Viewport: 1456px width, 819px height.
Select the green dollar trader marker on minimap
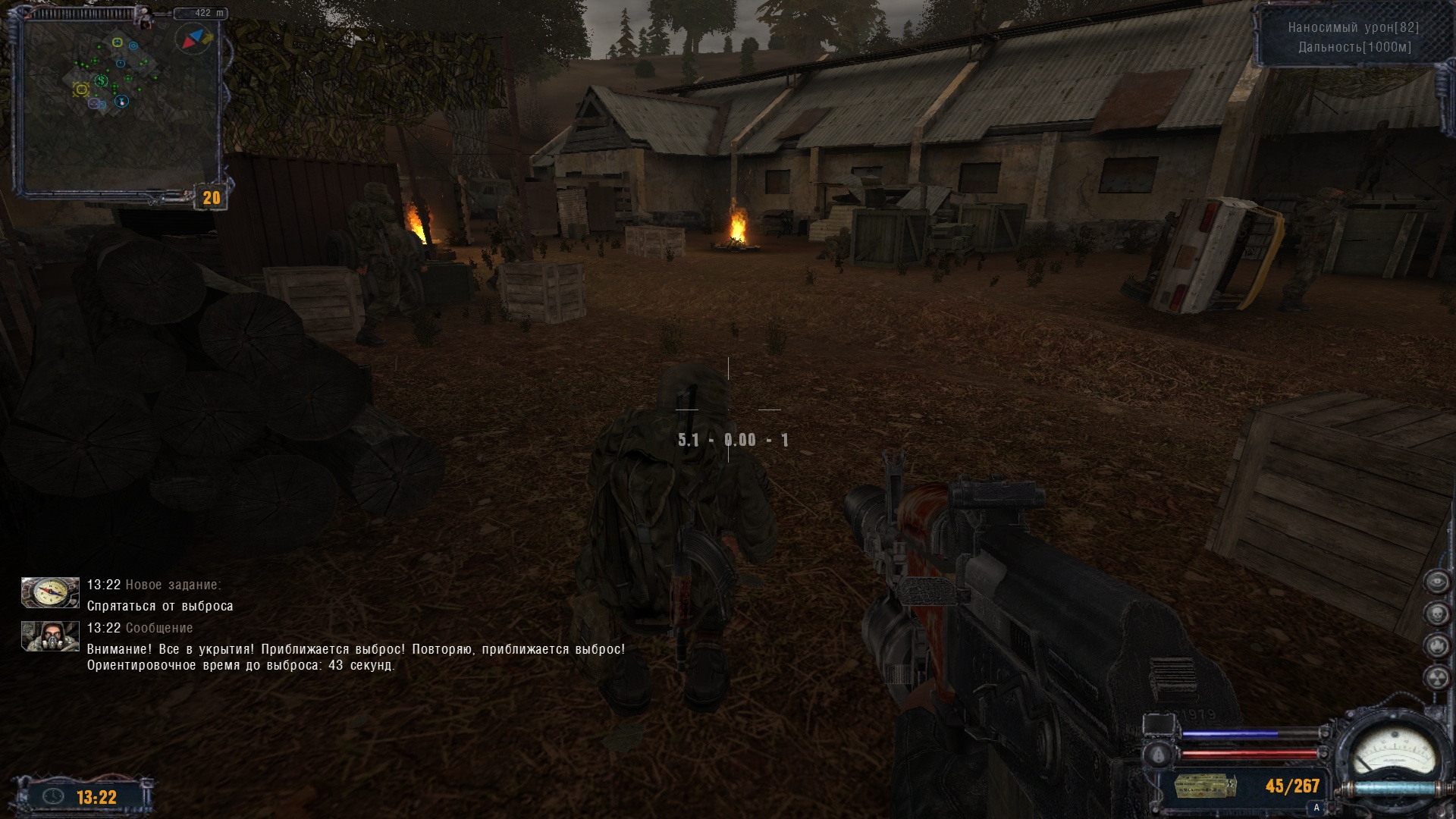coord(101,80)
